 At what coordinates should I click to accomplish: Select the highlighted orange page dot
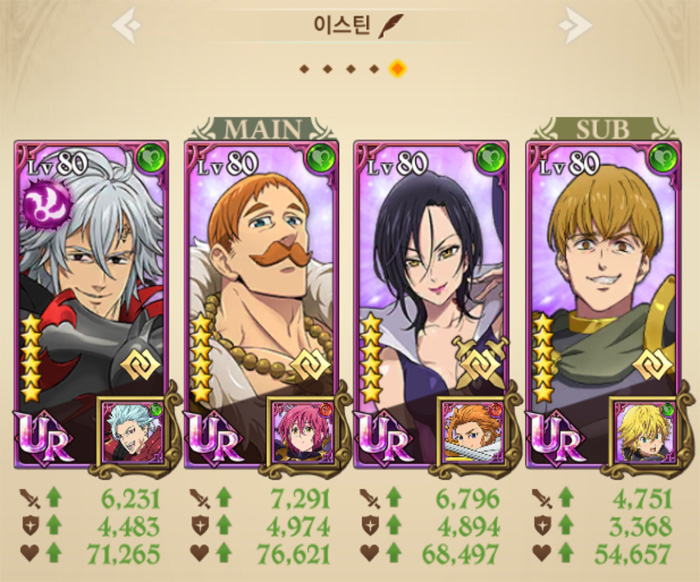click(397, 69)
